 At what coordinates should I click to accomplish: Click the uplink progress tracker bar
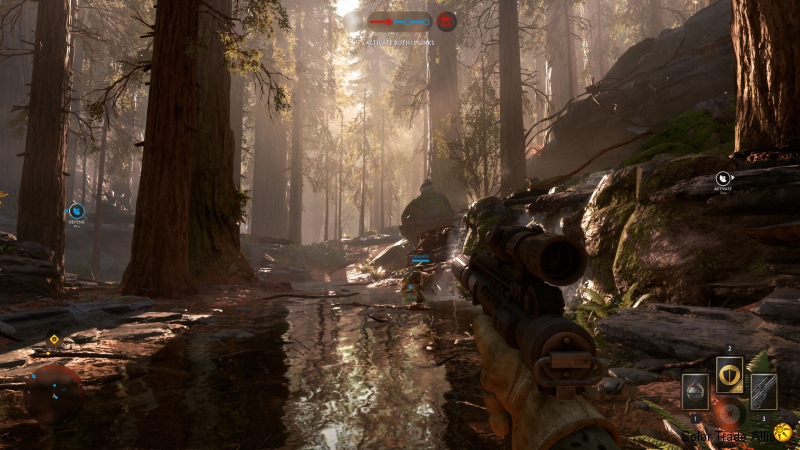(399, 21)
